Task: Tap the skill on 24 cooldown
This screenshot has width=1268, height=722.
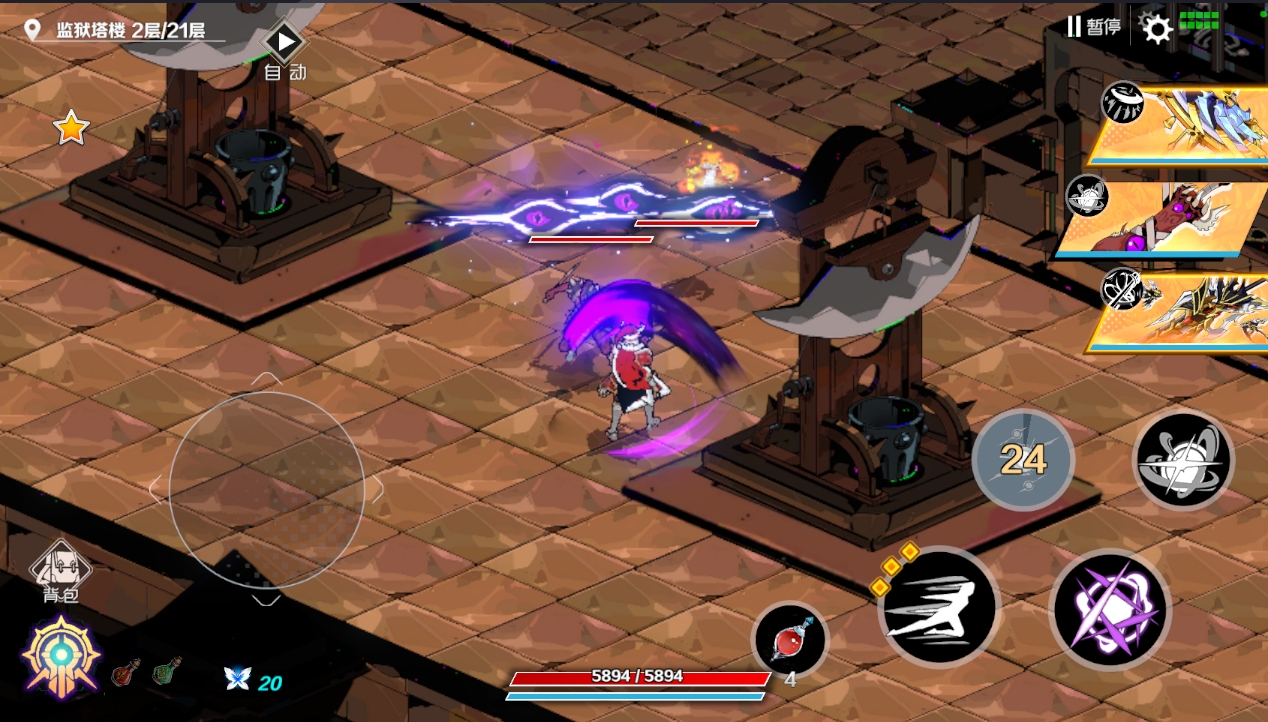Action: (1023, 460)
